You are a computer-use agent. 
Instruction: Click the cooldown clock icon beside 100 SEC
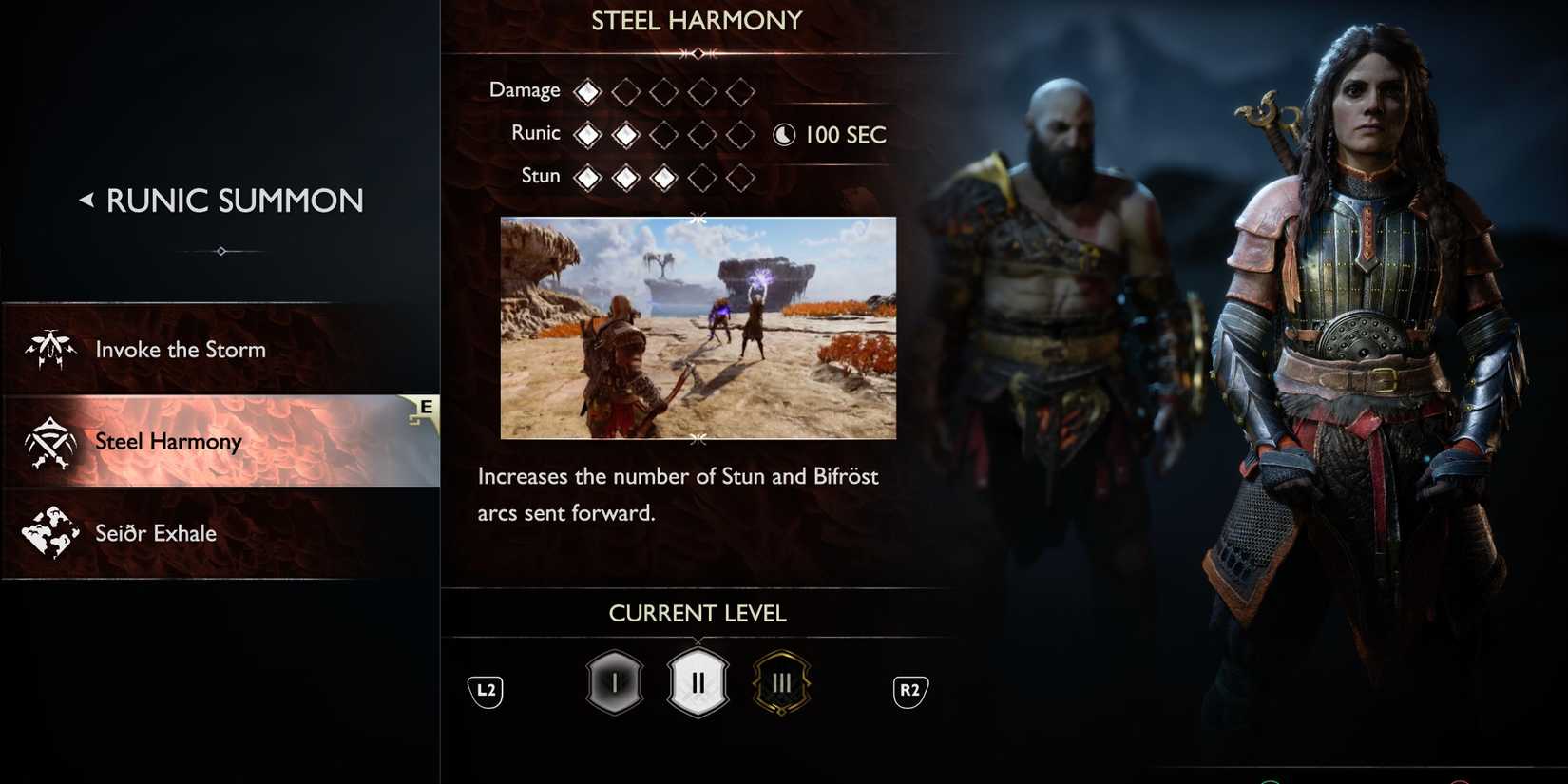click(x=783, y=134)
